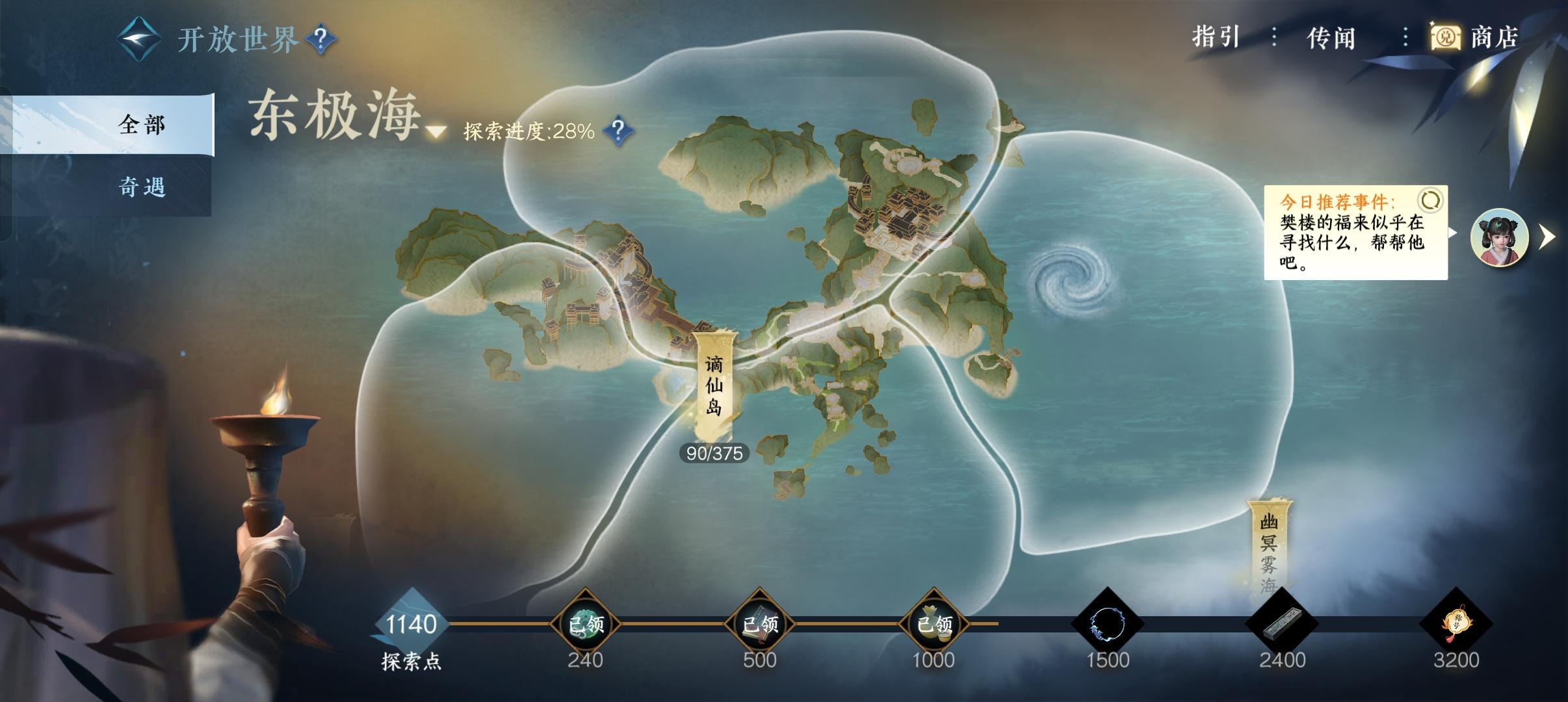Click the claimed 240 point reward
The height and width of the screenshot is (702, 1568).
click(x=585, y=624)
